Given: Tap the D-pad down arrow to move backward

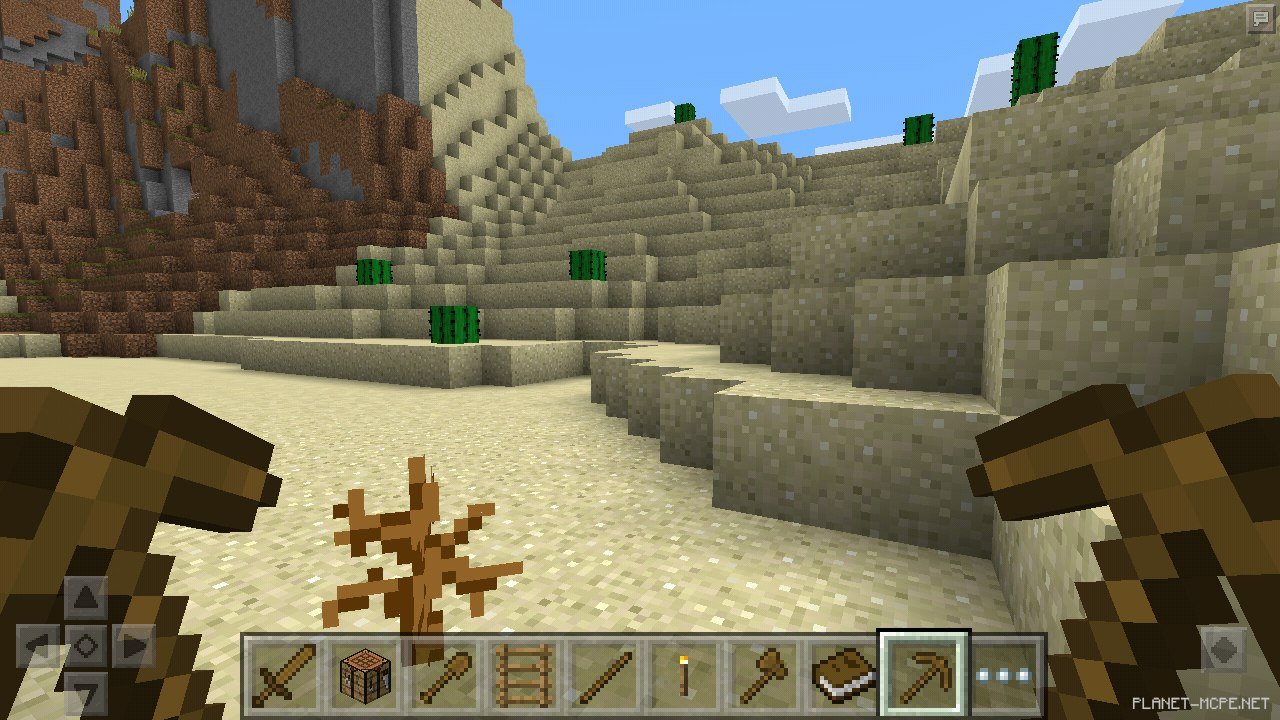Looking at the screenshot, I should pos(87,693).
